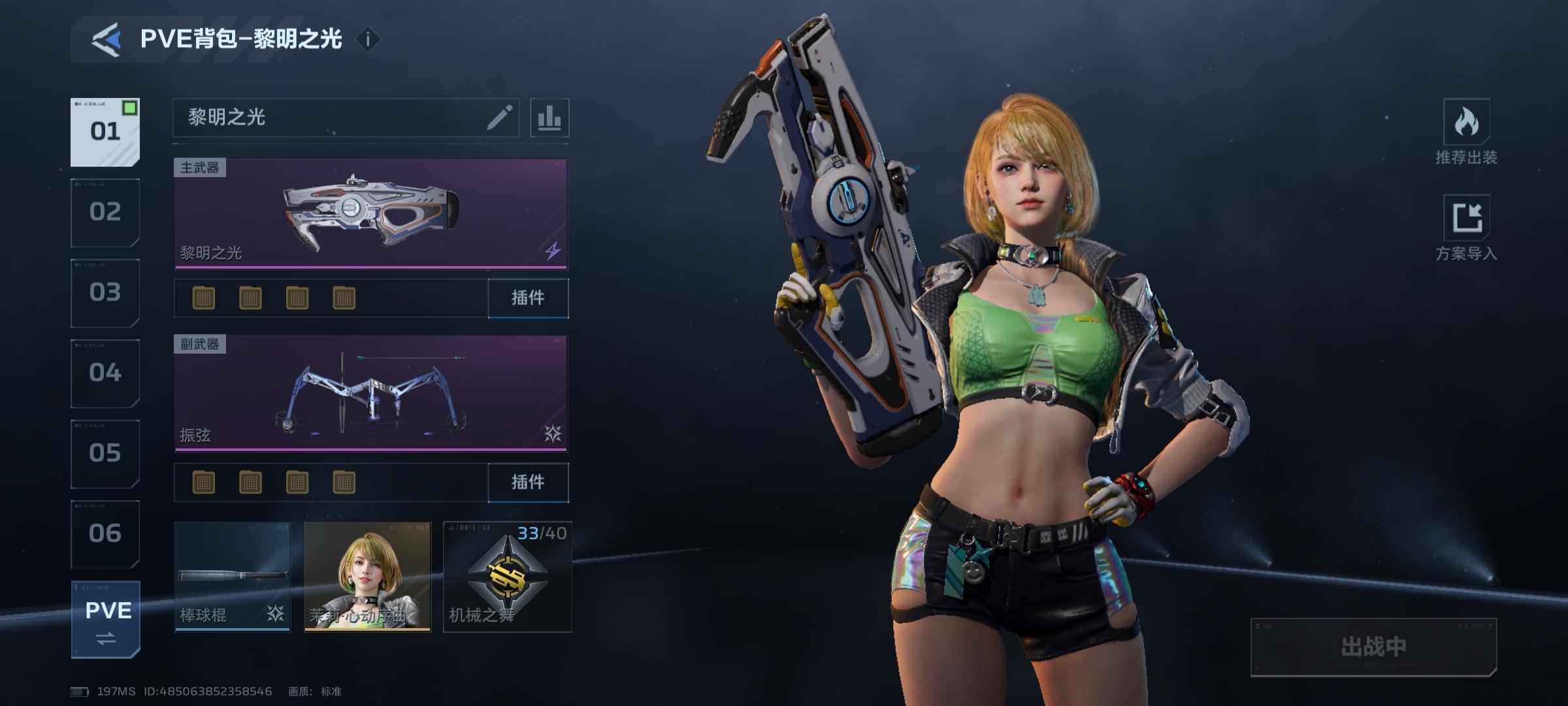Open the 茉莉·心动序曲 character portrait
The width and height of the screenshot is (1568, 706).
pyautogui.click(x=367, y=577)
